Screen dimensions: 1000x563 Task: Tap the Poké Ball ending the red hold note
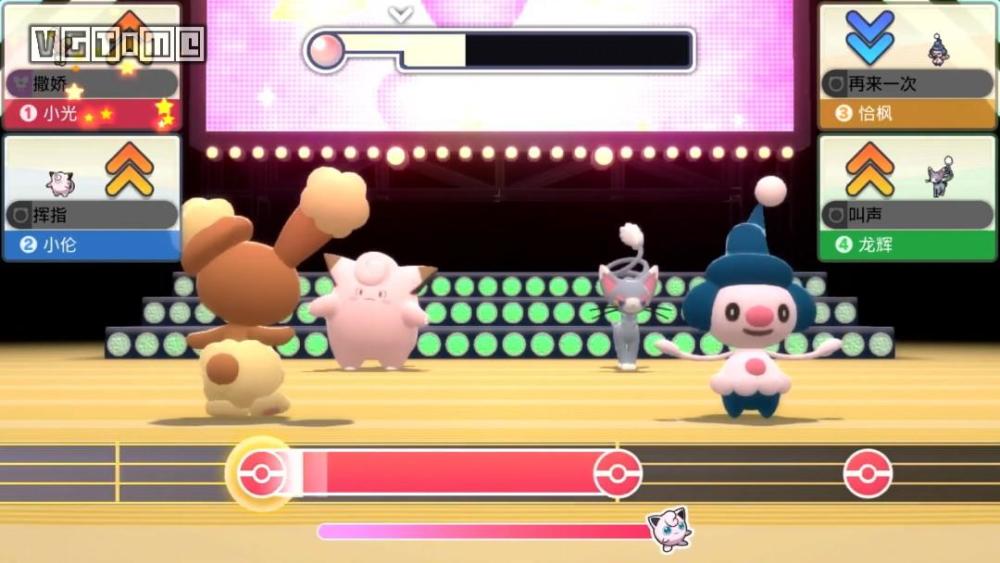tap(618, 473)
